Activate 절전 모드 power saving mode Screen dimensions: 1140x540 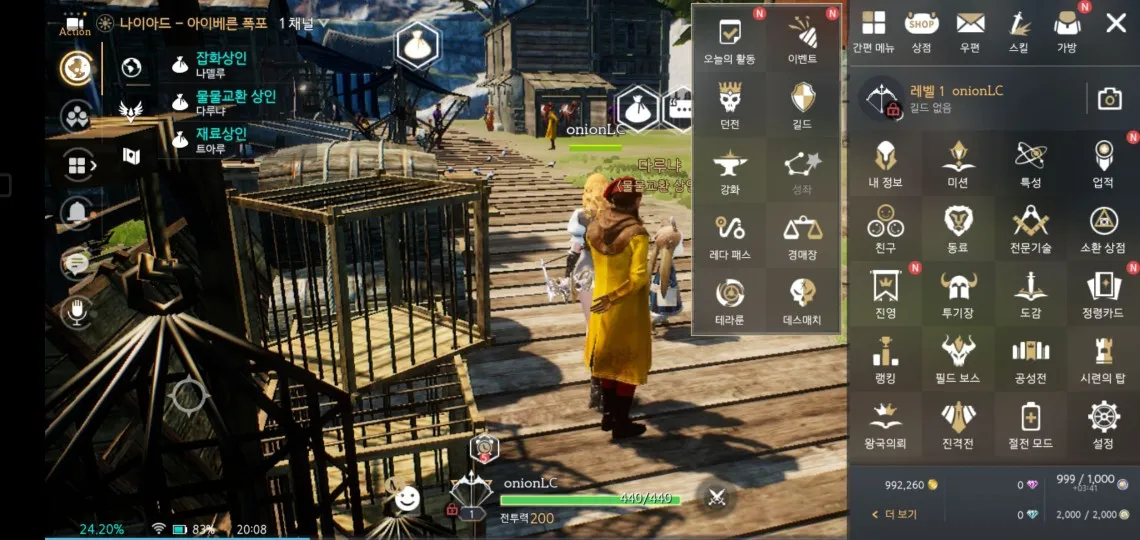[x=1030, y=423]
